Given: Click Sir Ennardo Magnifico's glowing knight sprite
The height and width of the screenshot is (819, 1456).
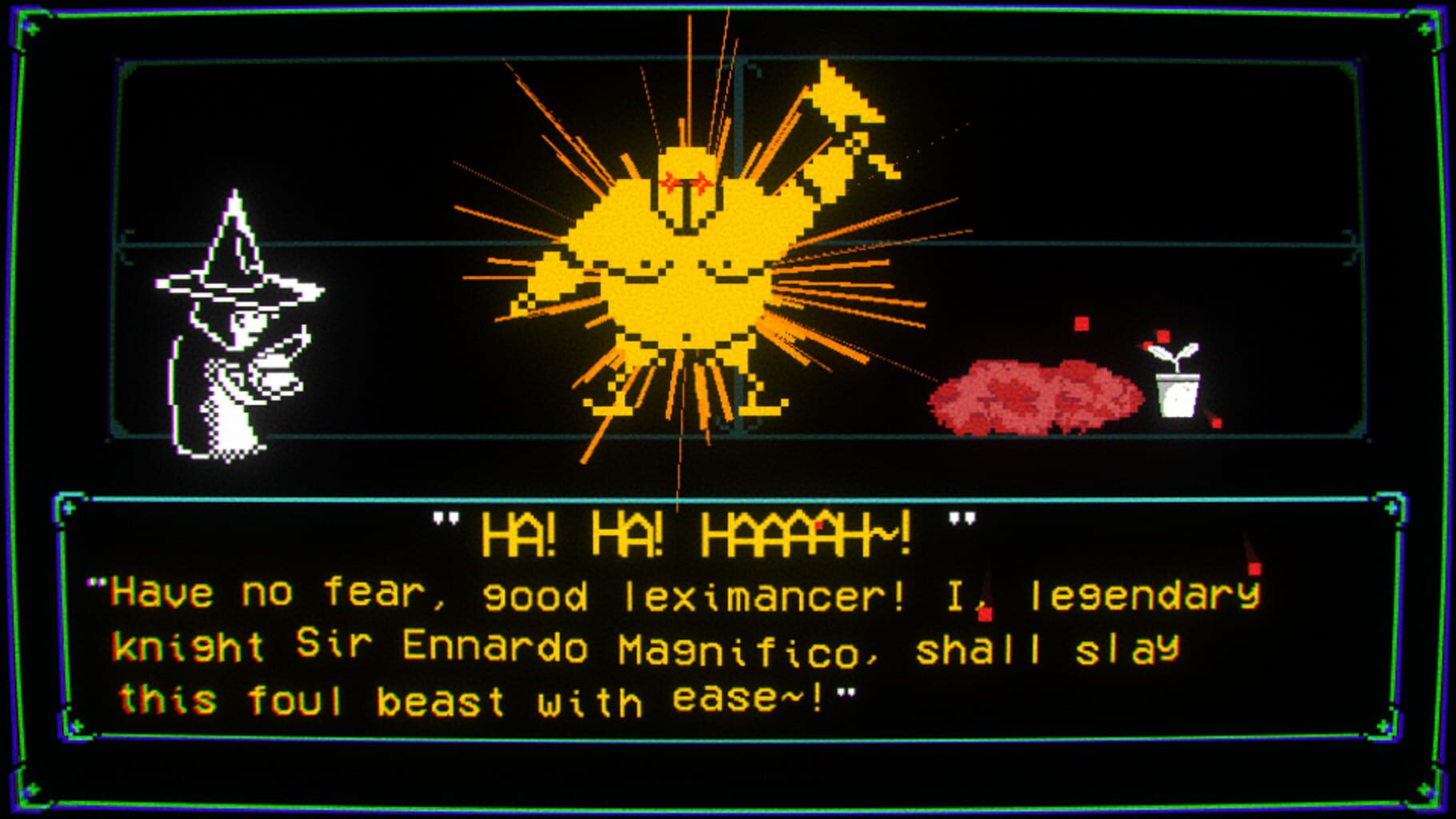Looking at the screenshot, I should [x=688, y=264].
